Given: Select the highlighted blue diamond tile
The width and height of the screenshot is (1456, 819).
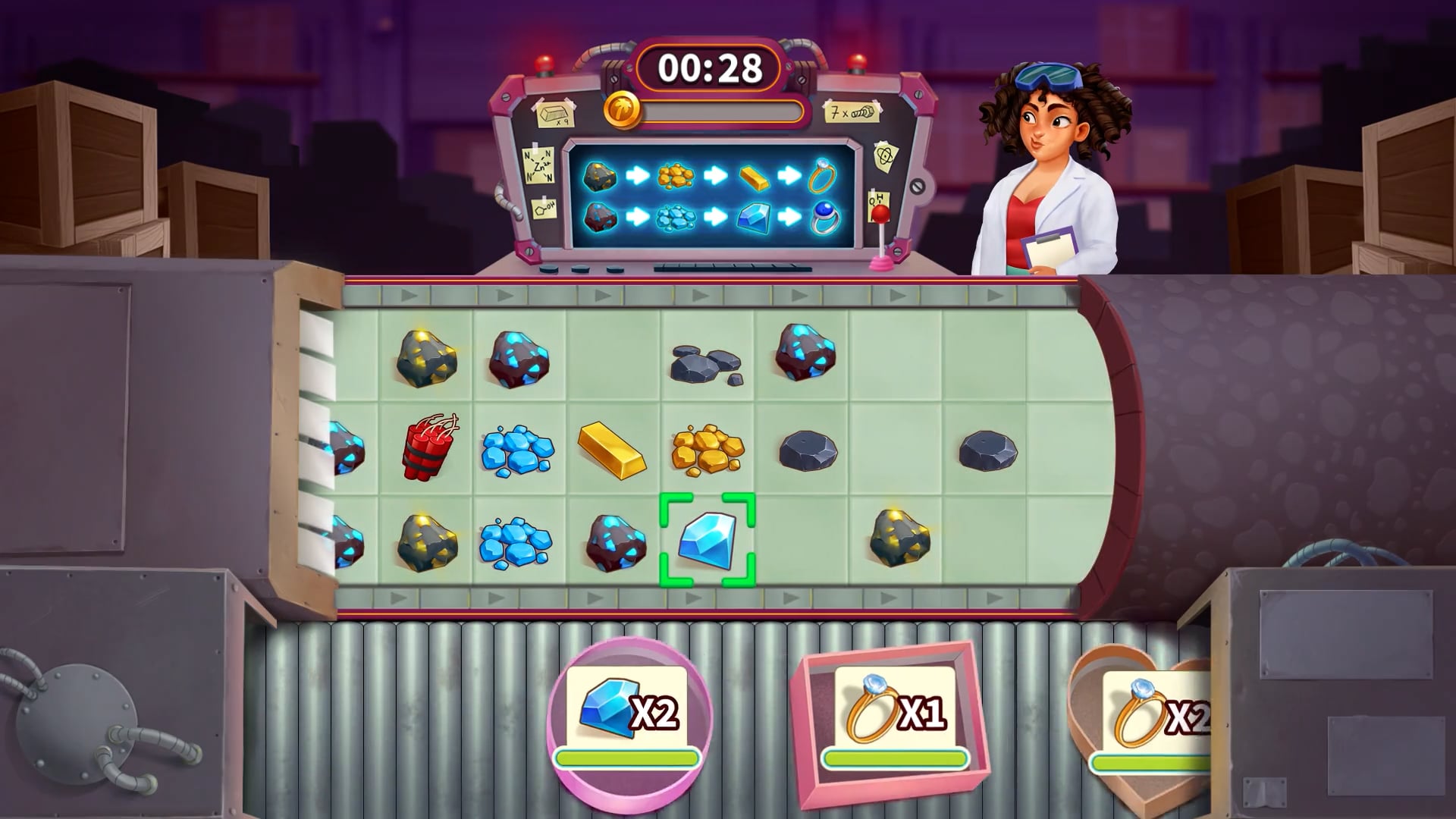Looking at the screenshot, I should tap(707, 539).
